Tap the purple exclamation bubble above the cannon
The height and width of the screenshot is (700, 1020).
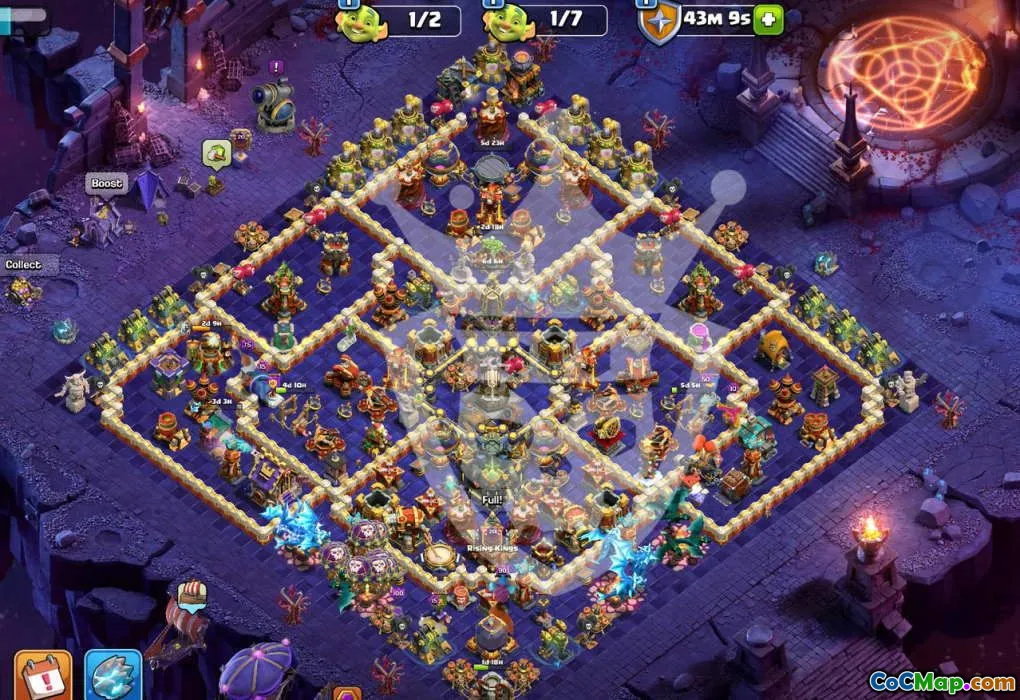(276, 67)
